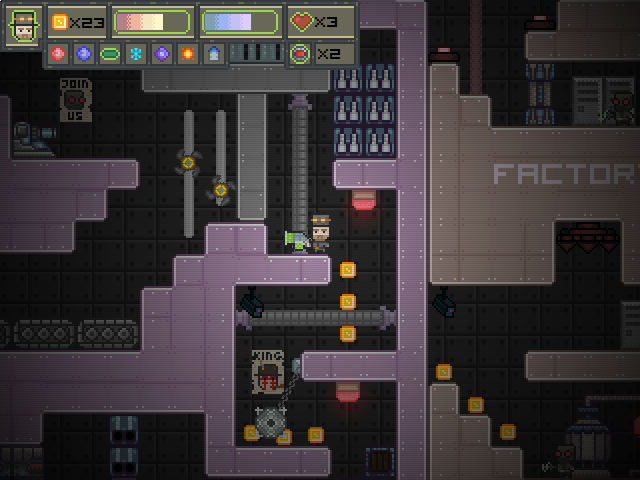Click the red and blue orb icon
The width and height of the screenshot is (640, 480).
coord(300,53)
